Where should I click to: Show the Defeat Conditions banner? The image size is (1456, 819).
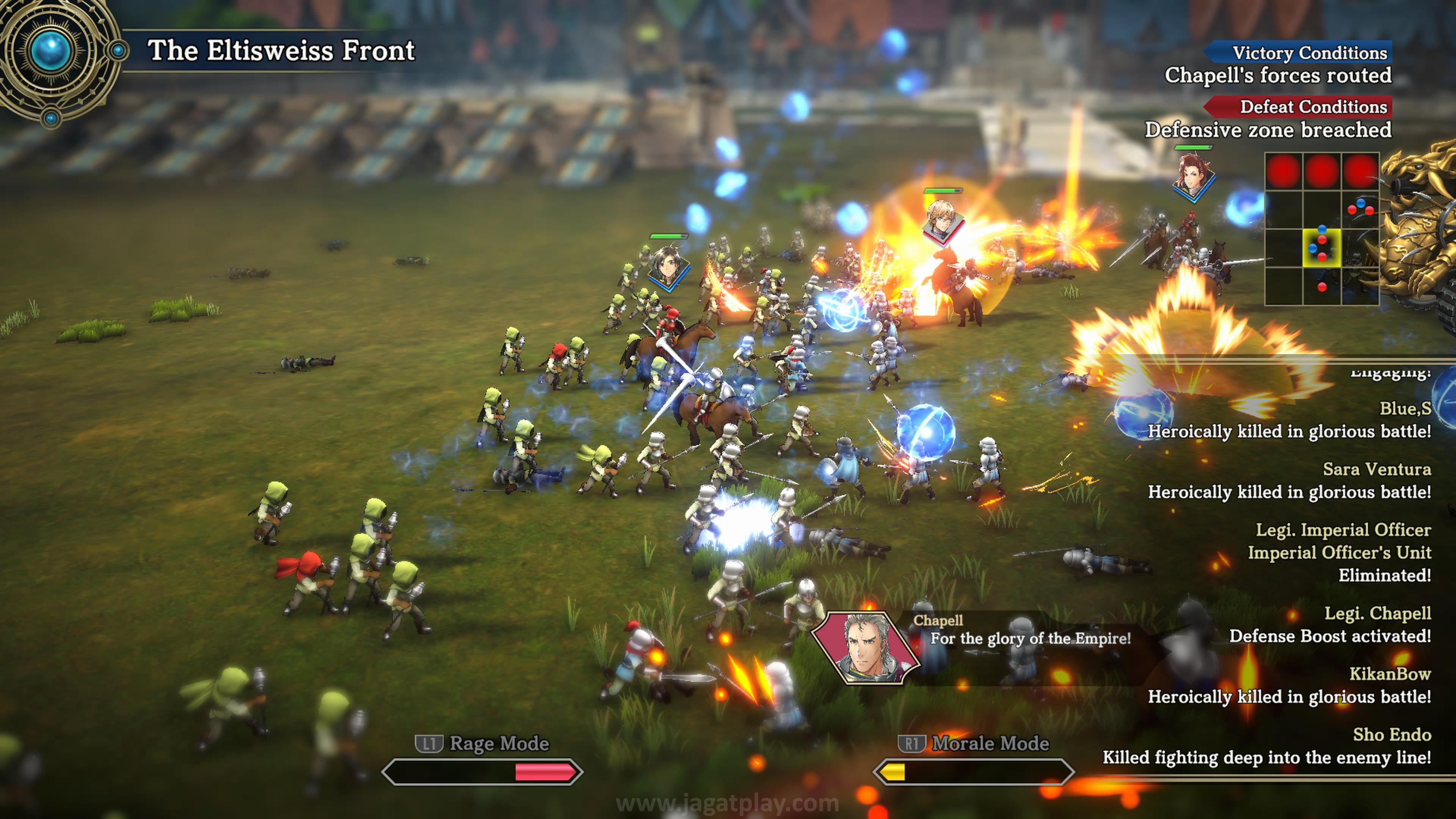coord(1299,107)
